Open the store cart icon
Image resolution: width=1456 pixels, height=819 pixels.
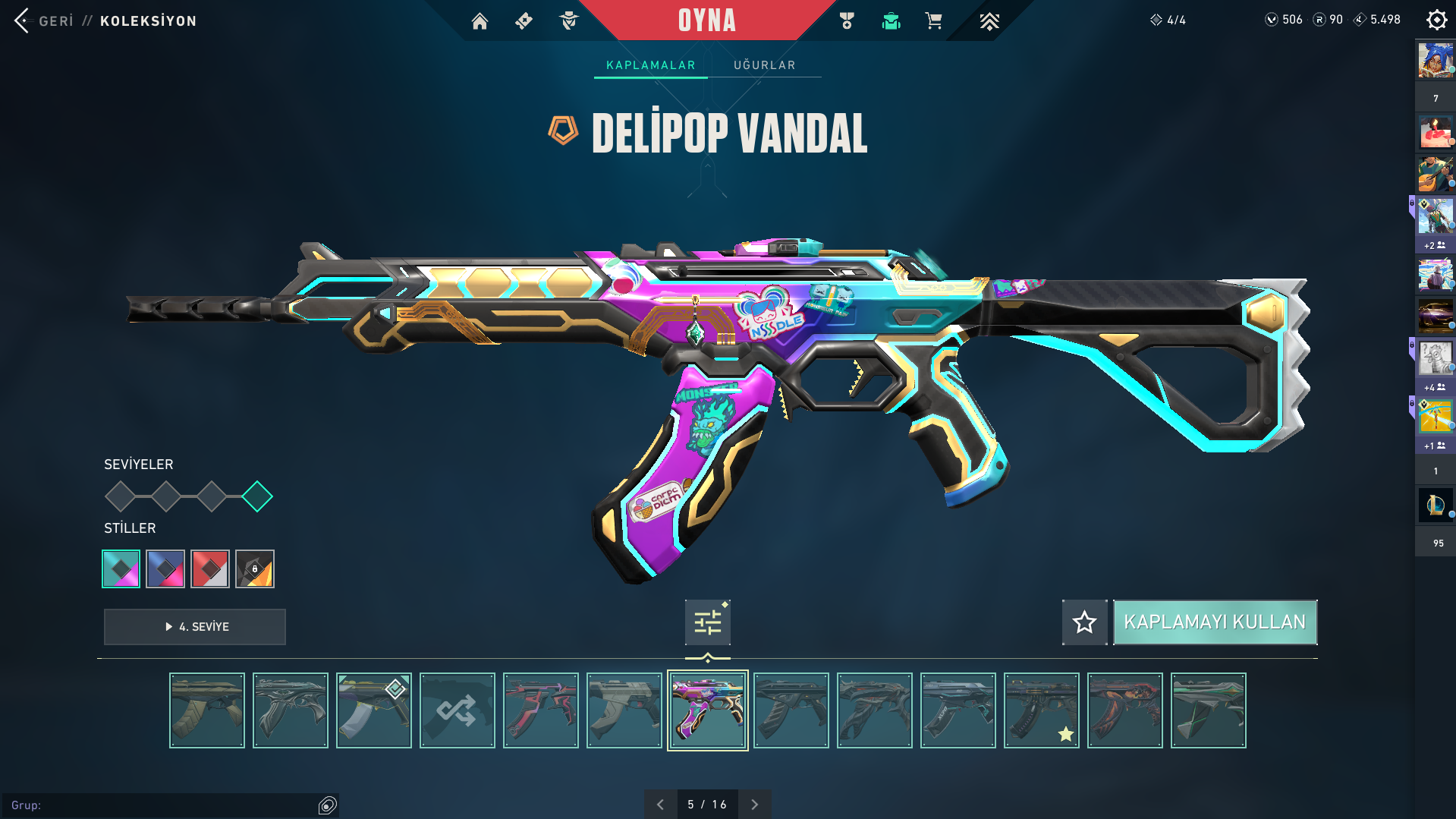pos(933,21)
